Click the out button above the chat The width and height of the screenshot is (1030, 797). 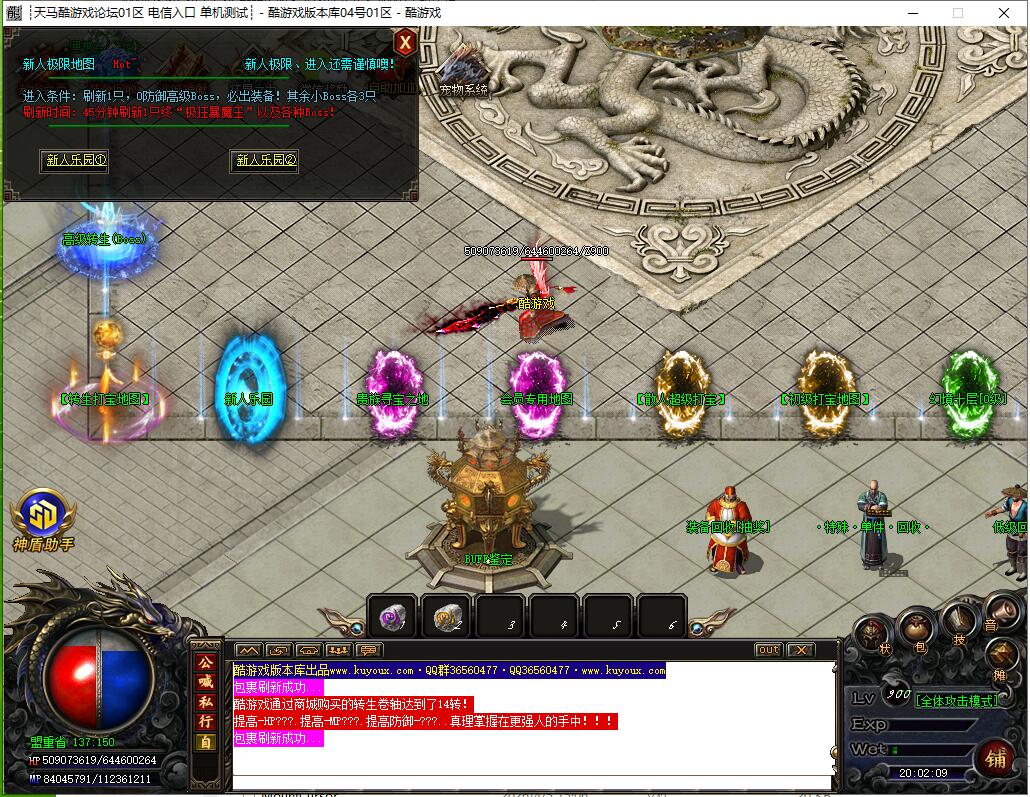(768, 650)
